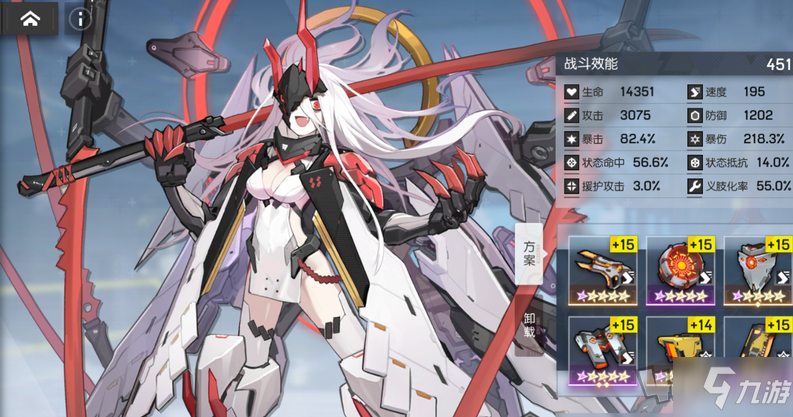Open the info circle icon
793x417 pixels.
(x=82, y=20)
